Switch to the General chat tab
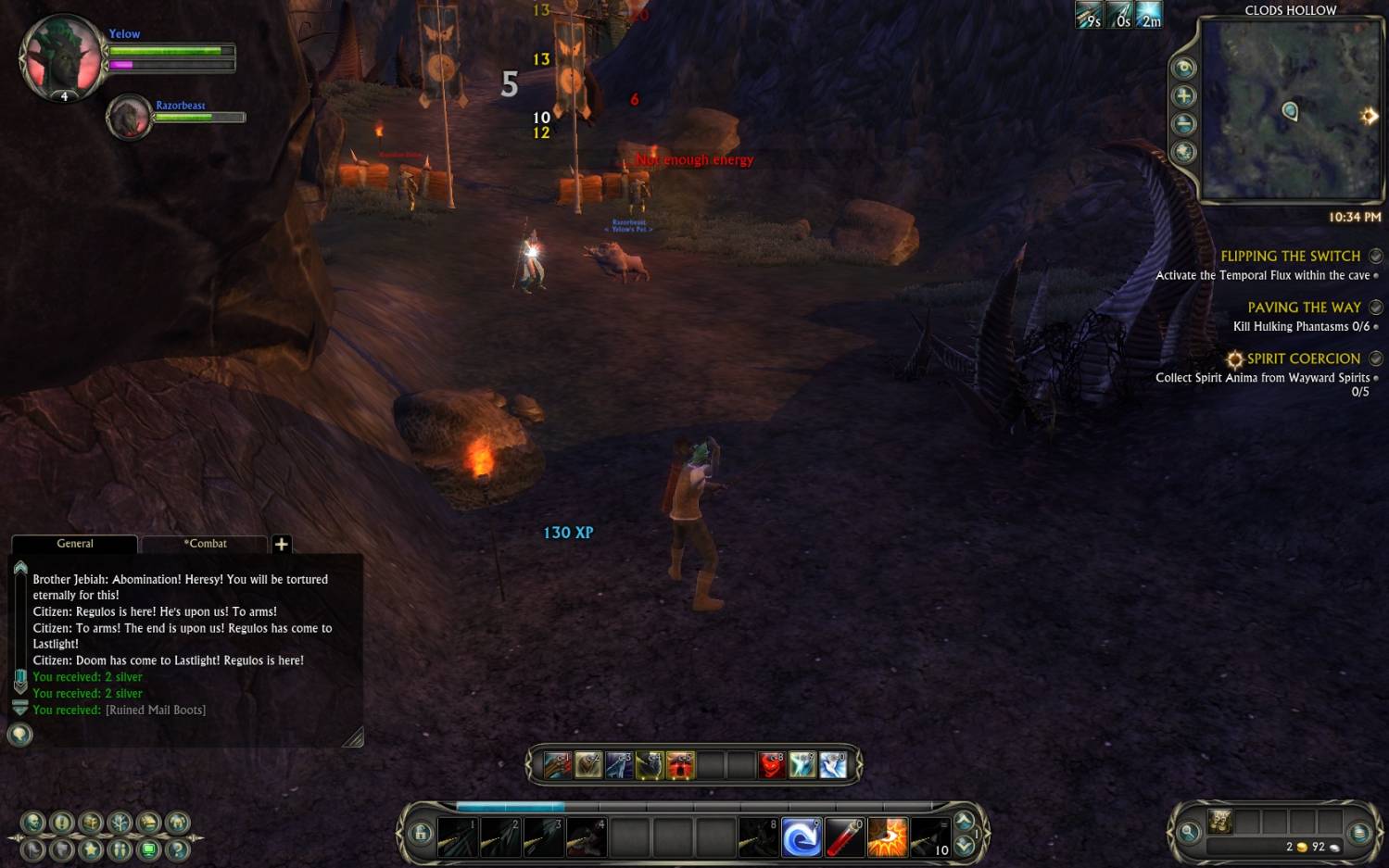 (x=74, y=544)
